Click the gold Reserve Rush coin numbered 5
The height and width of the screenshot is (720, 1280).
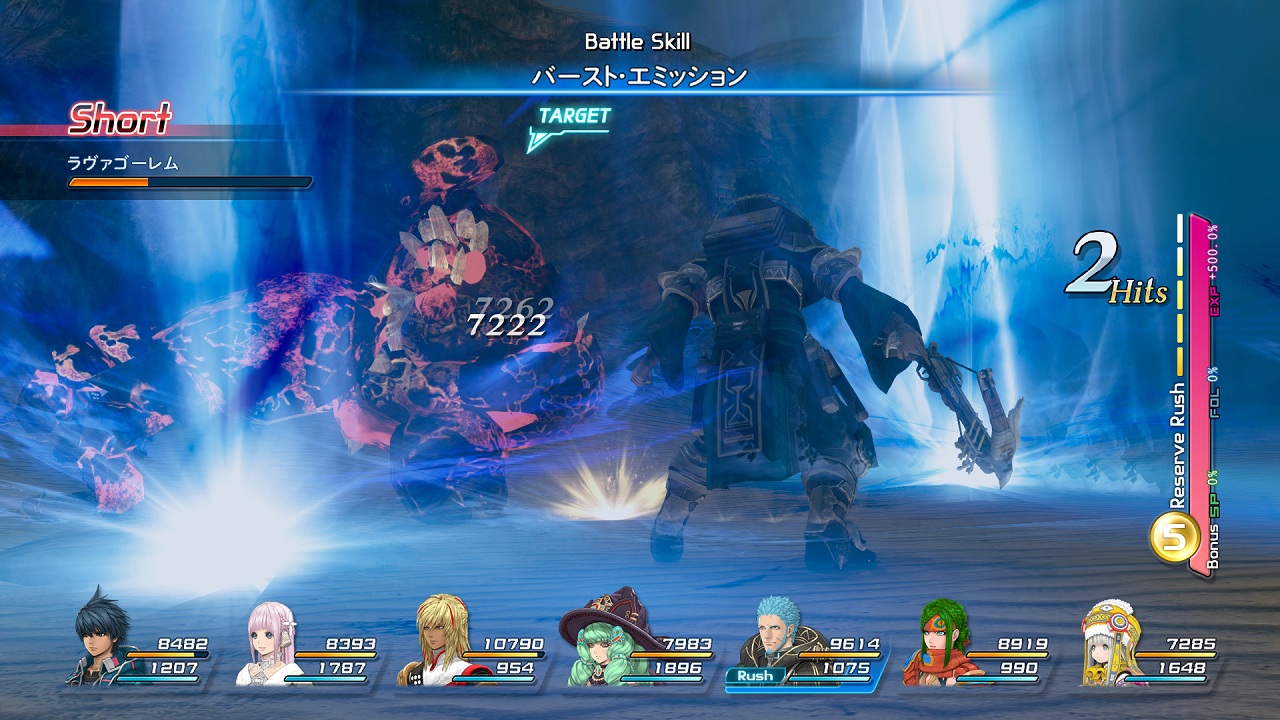tap(1175, 538)
